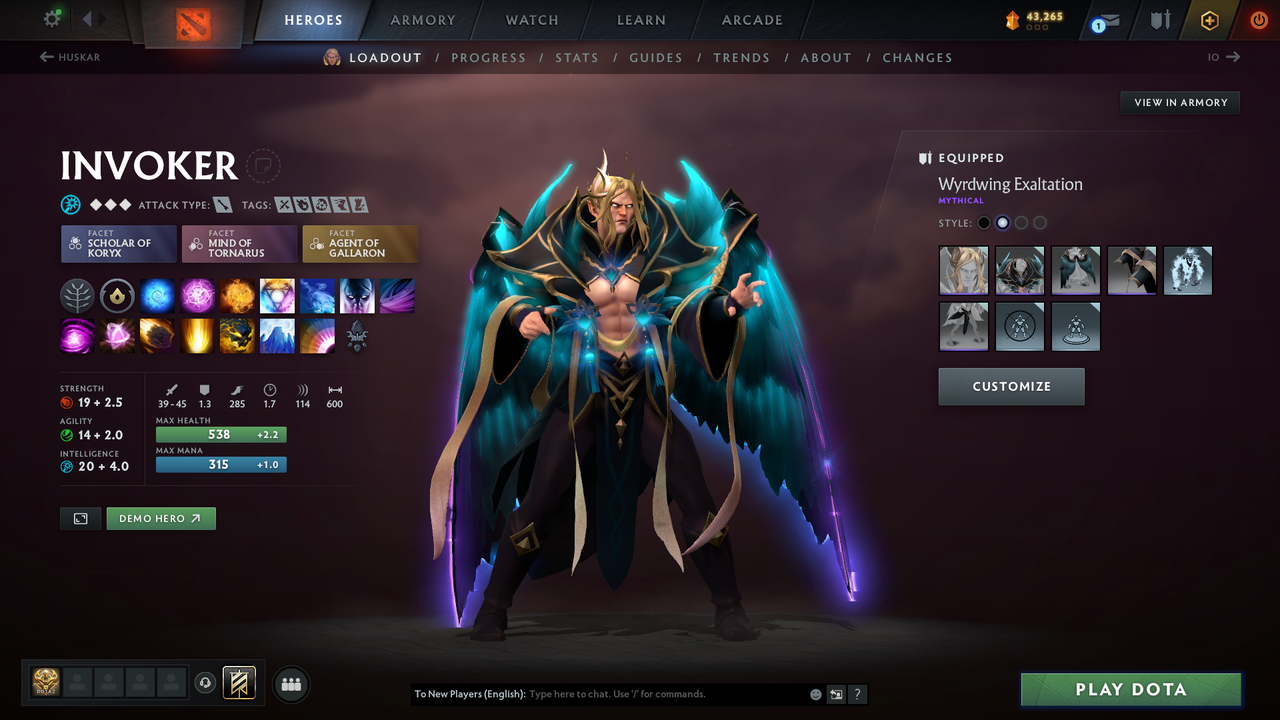
Task: Open the STATS section for Invoker
Action: 577,57
